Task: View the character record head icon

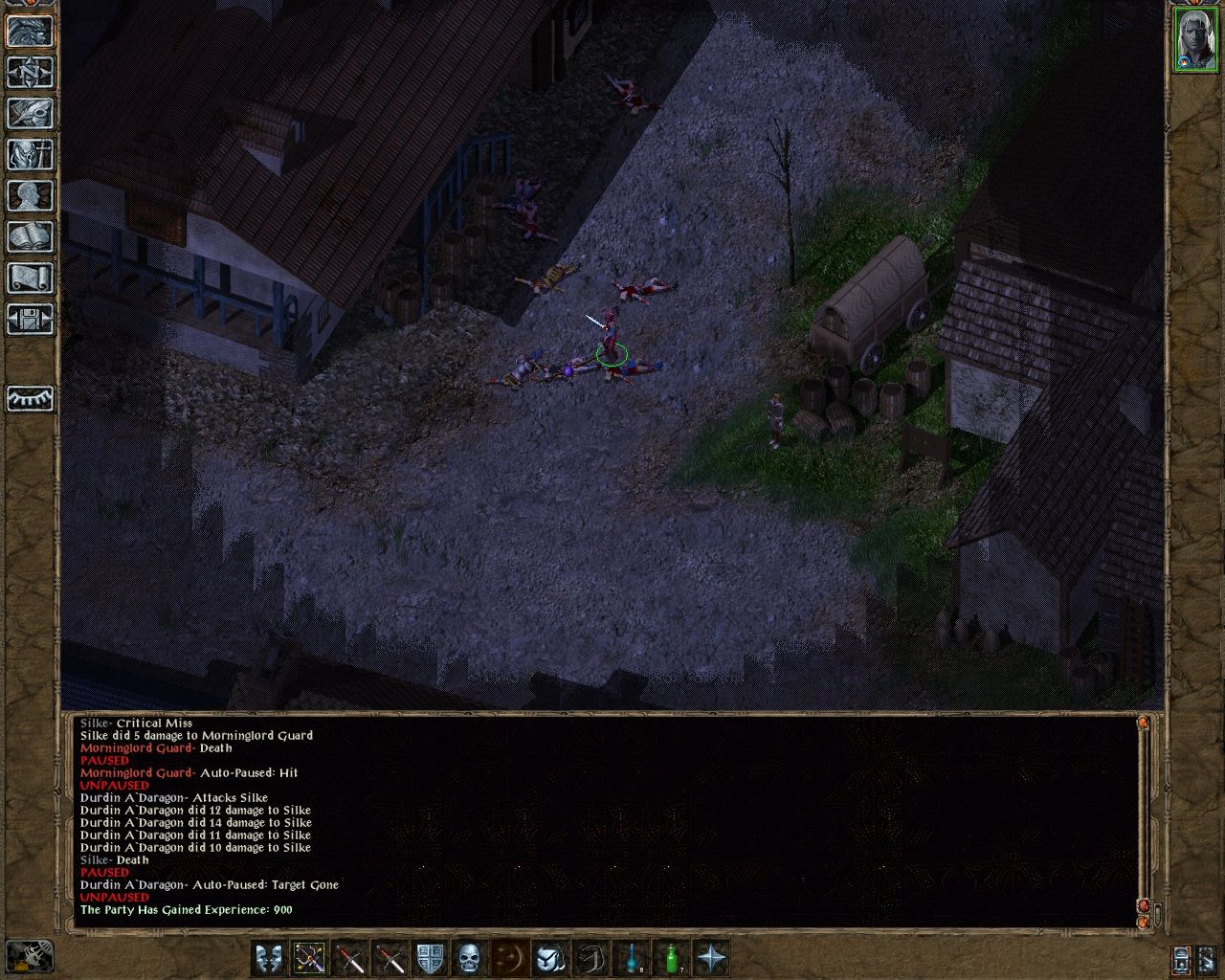Action: coord(28,195)
